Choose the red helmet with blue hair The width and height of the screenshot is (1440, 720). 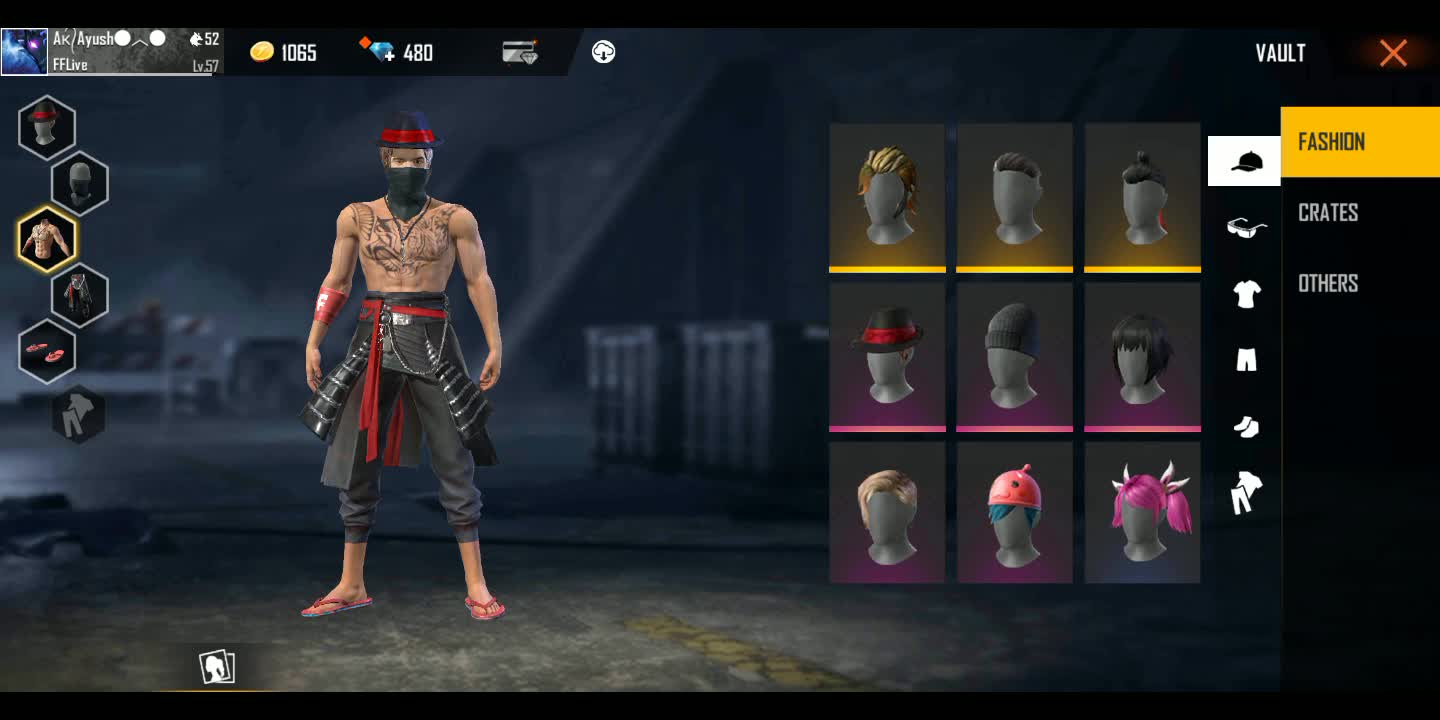pyautogui.click(x=1014, y=512)
